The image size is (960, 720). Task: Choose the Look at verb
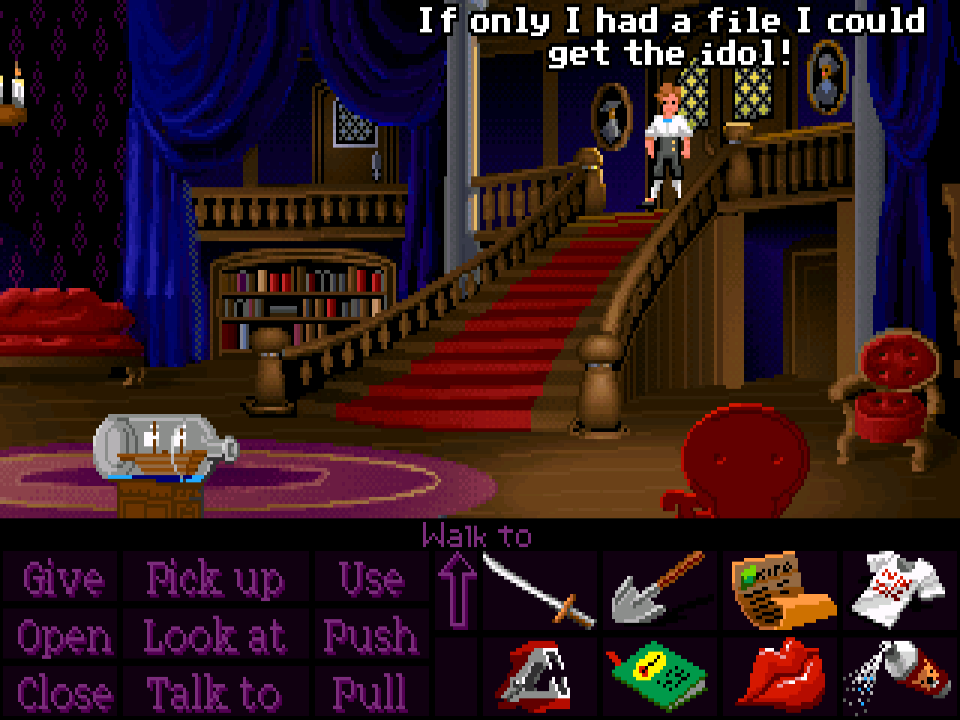215,636
